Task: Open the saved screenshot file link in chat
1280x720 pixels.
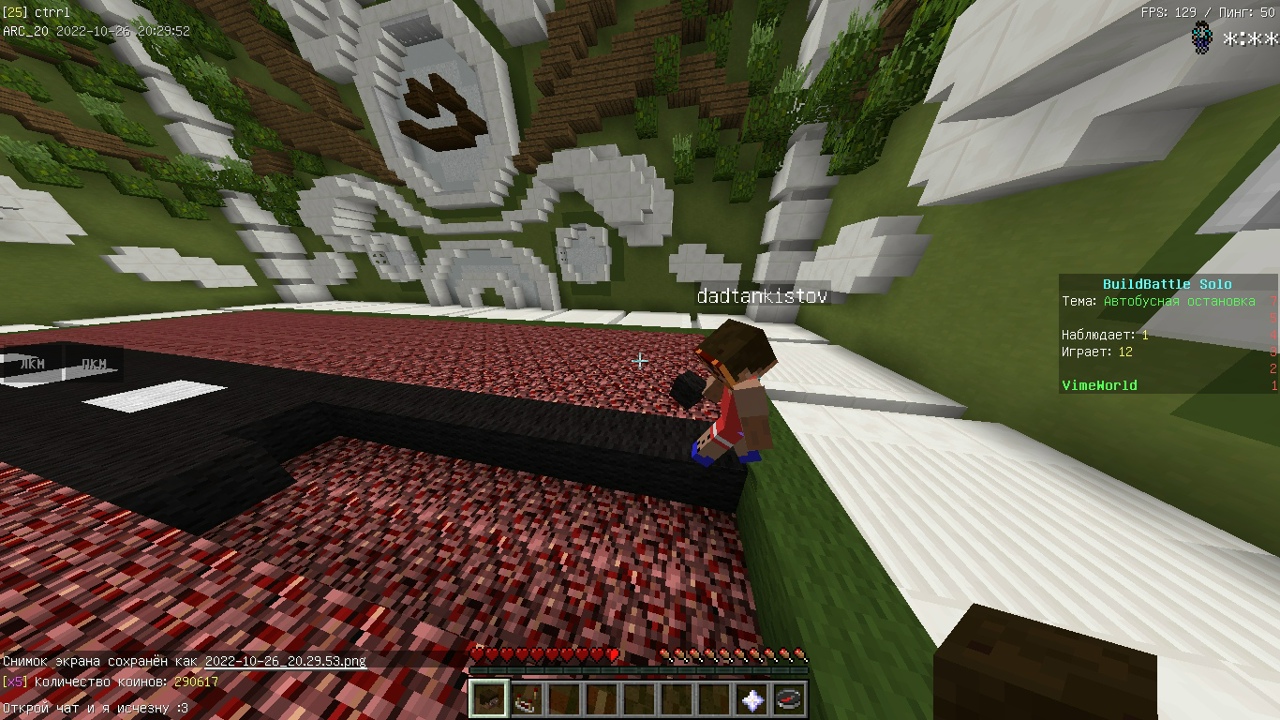Action: point(285,661)
